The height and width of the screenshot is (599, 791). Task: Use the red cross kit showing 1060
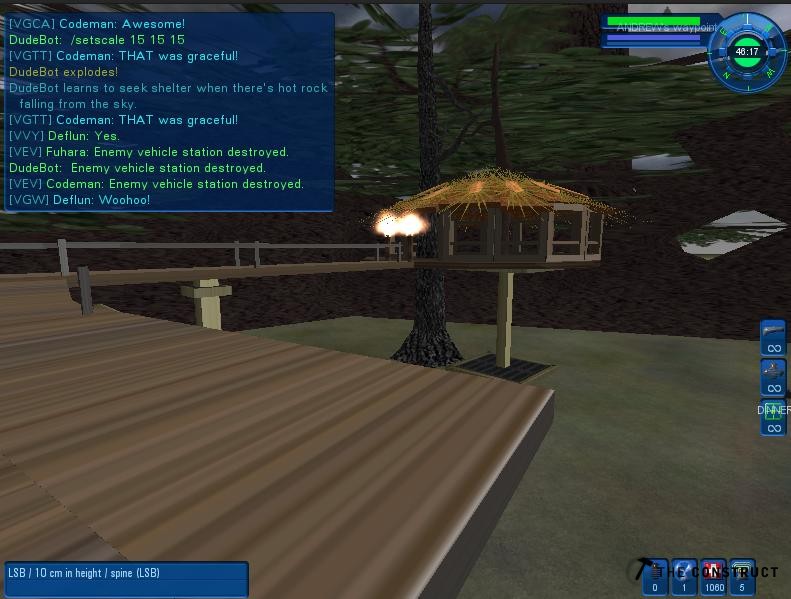[x=713, y=577]
